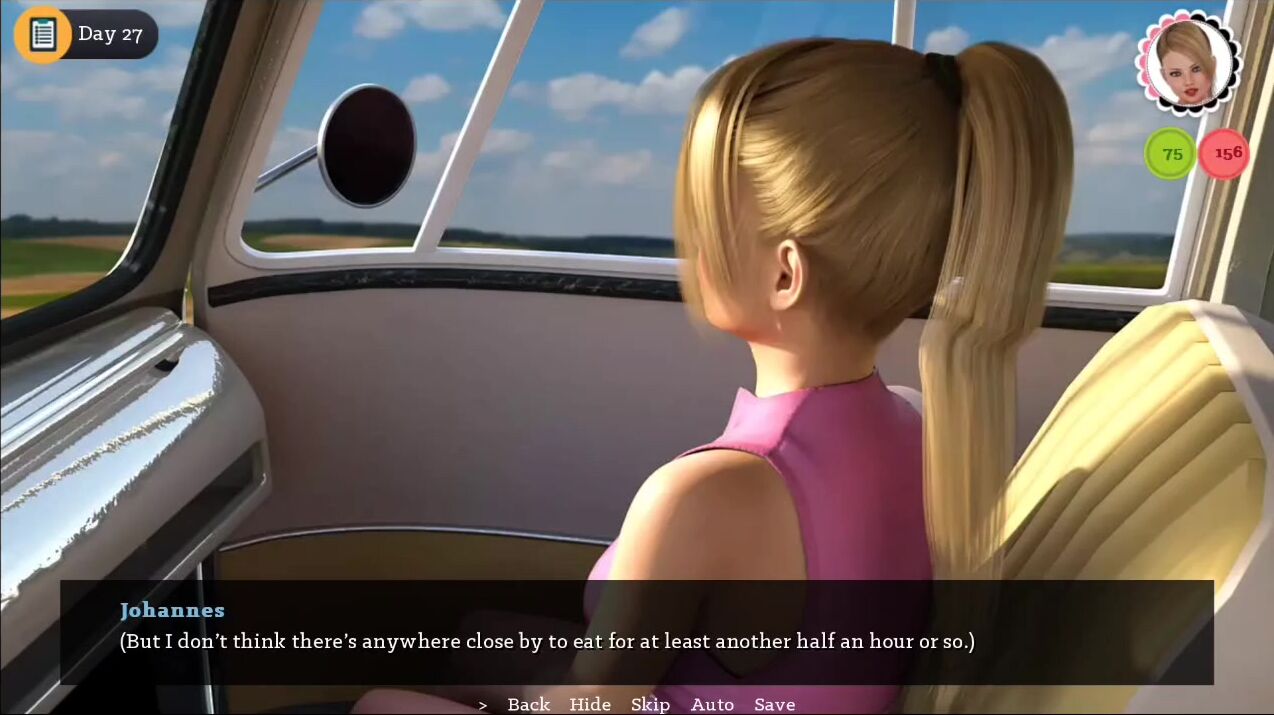Open the clipboard journal icon
Viewport: 1274px width, 715px height.
pyautogui.click(x=42, y=34)
